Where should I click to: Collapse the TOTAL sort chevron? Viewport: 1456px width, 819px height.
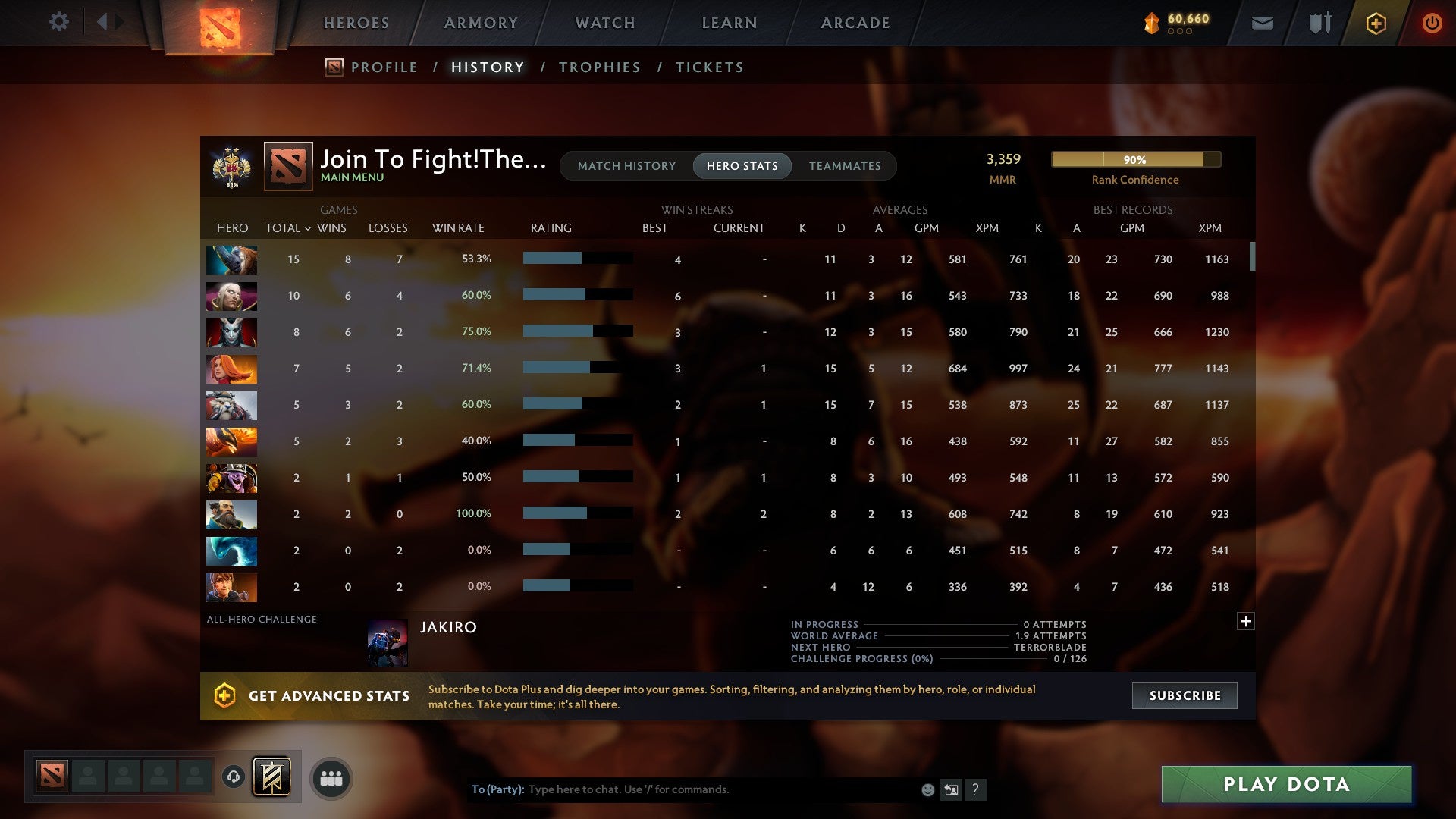[x=308, y=228]
